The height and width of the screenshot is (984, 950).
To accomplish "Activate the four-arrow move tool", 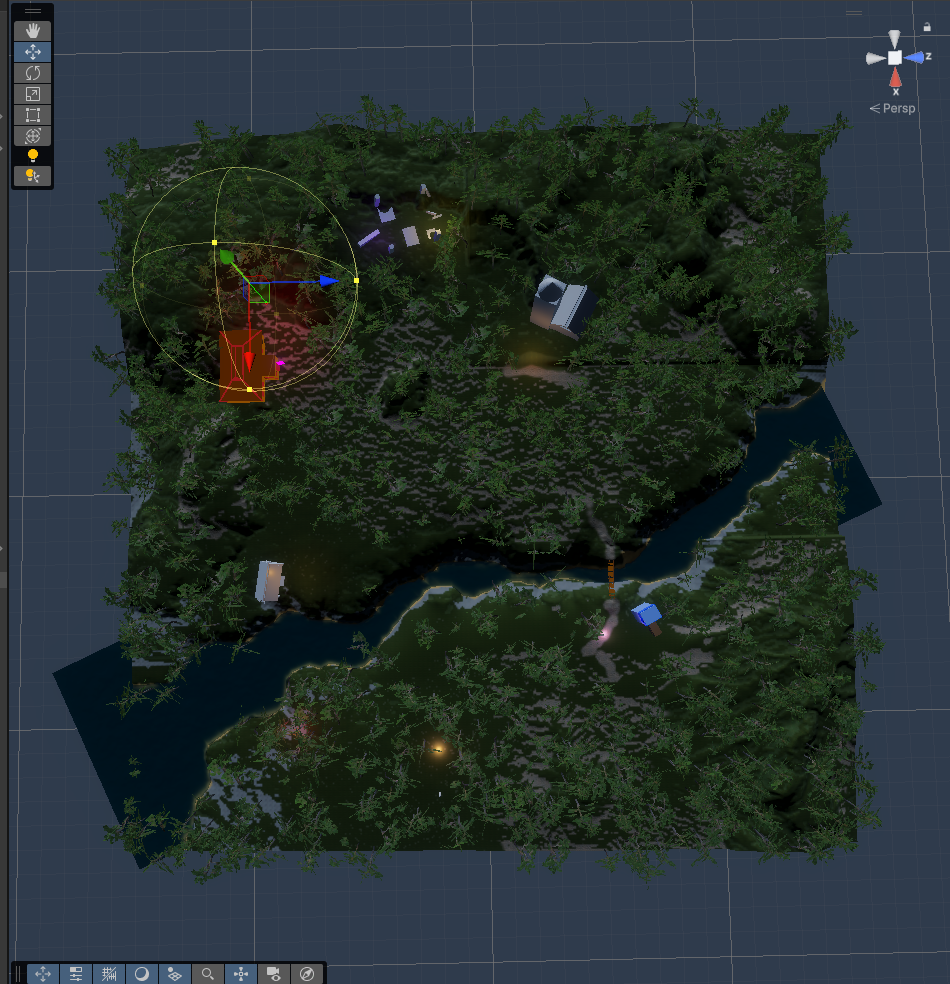I will coord(32,52).
